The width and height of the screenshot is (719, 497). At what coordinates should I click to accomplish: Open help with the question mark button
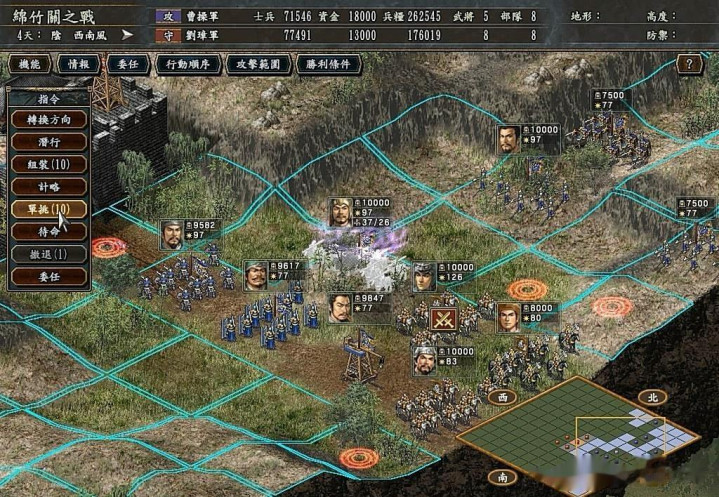(689, 64)
